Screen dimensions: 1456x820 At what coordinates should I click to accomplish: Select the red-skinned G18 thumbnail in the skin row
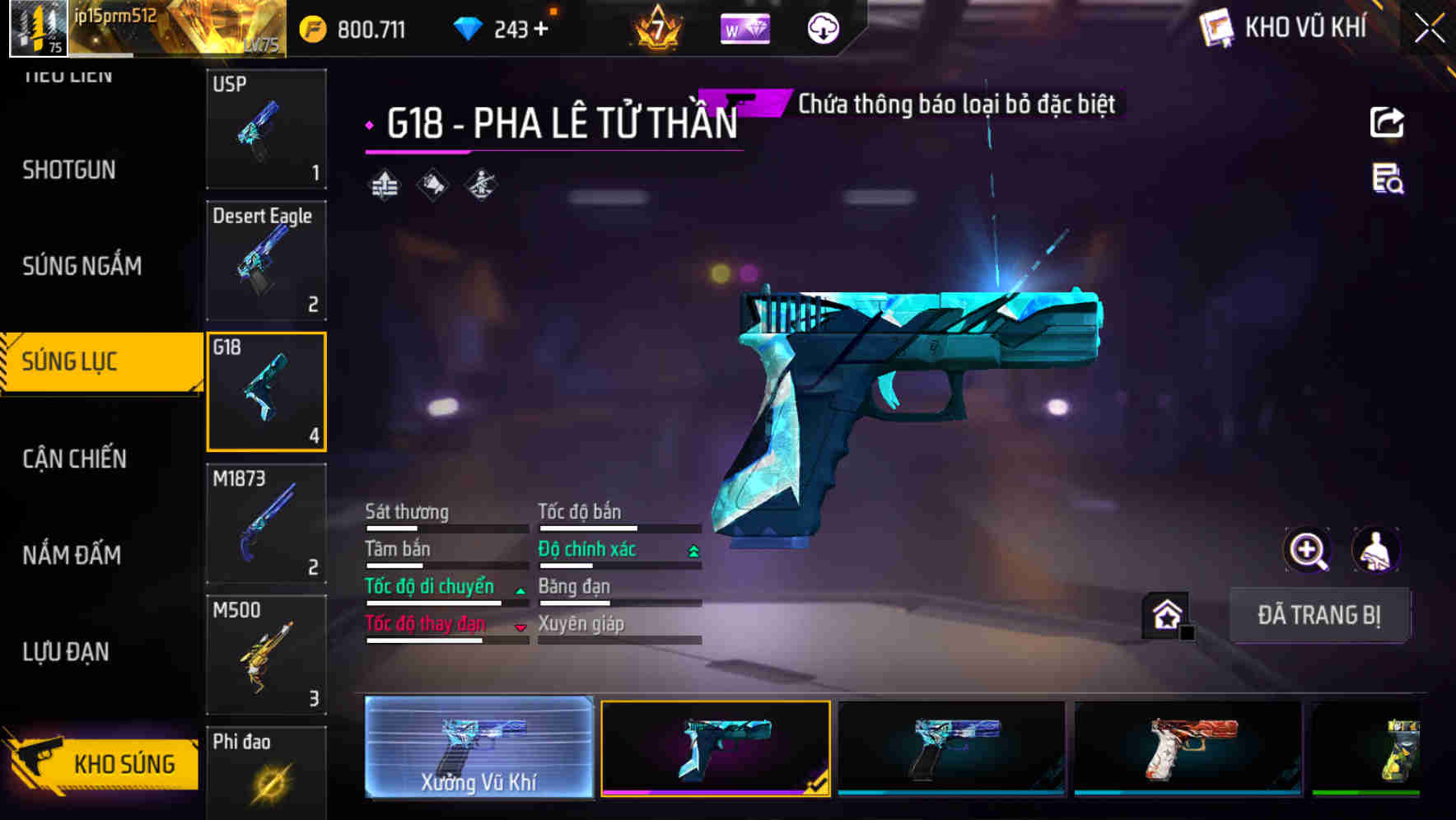pos(1185,748)
